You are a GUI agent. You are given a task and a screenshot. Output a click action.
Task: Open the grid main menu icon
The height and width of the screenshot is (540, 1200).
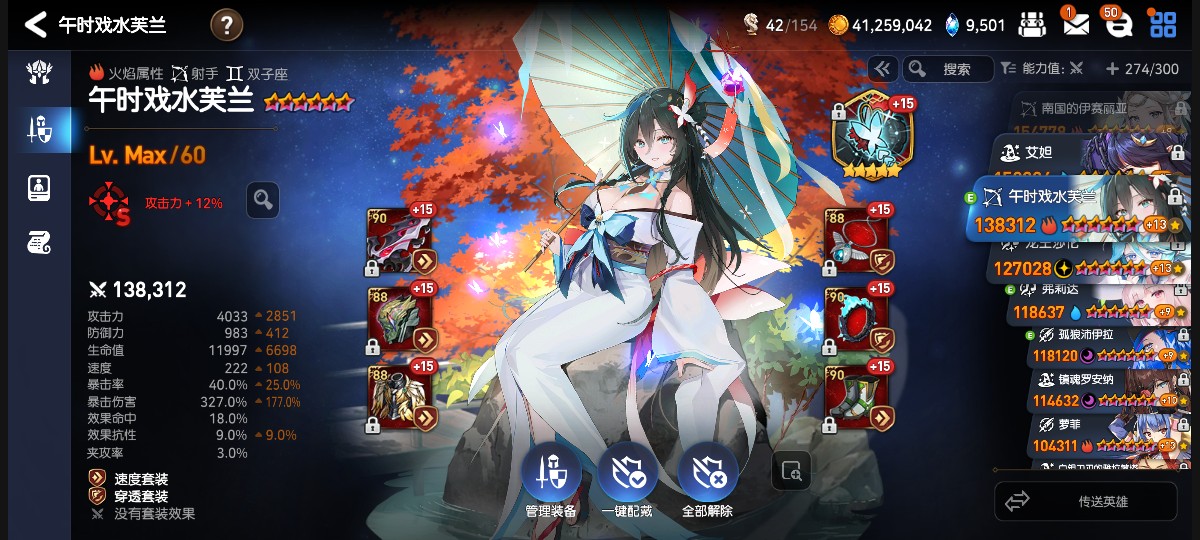coord(1163,24)
